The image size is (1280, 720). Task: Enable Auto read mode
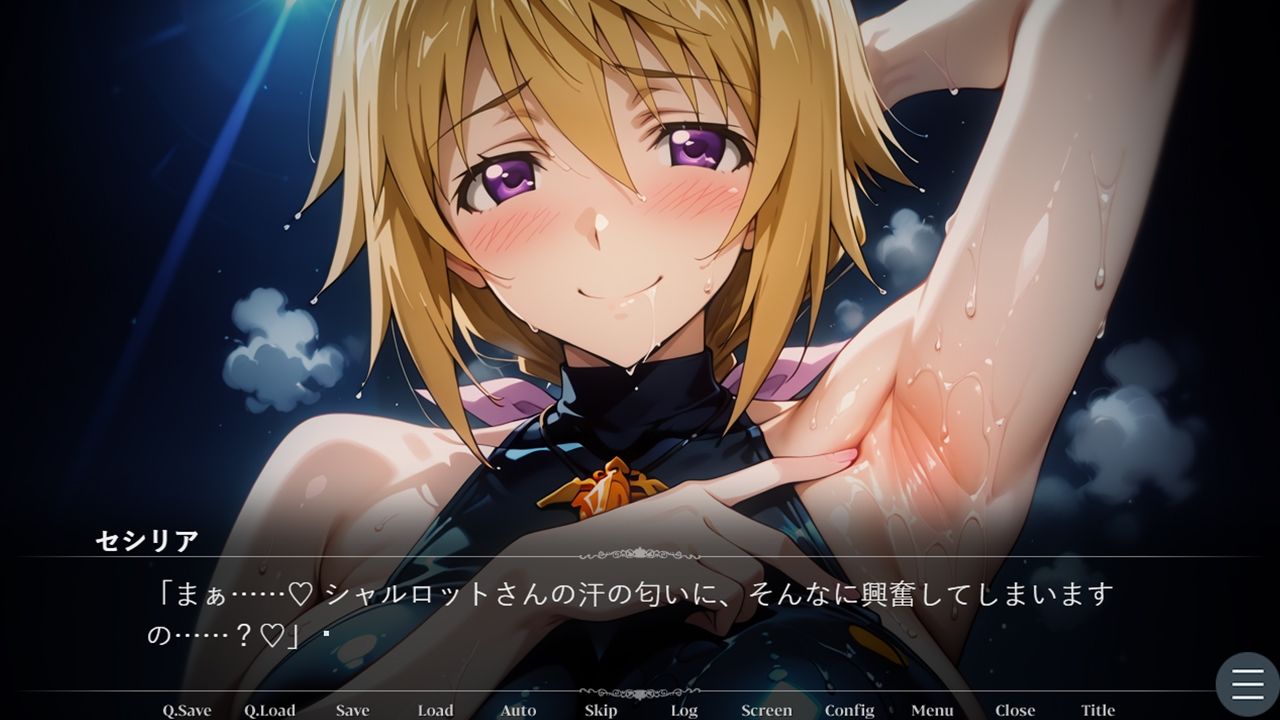pyautogui.click(x=518, y=710)
